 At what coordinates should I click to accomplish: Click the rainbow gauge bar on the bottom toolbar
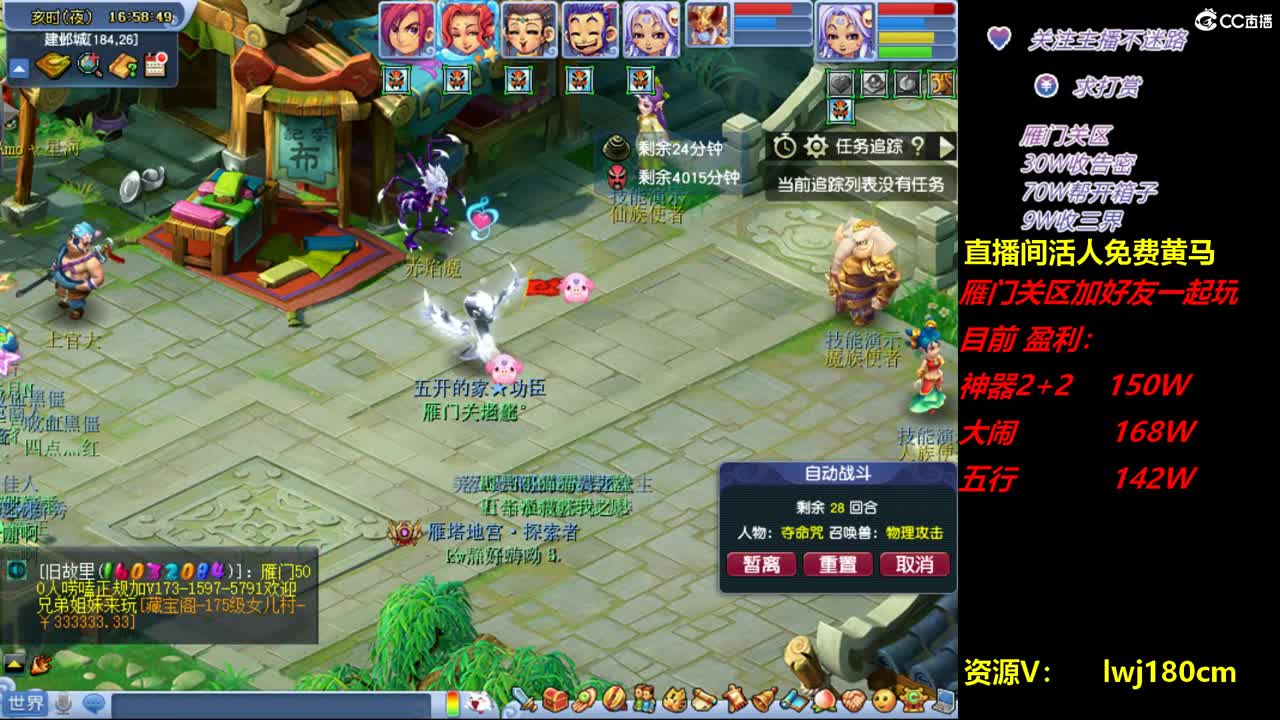click(x=453, y=703)
